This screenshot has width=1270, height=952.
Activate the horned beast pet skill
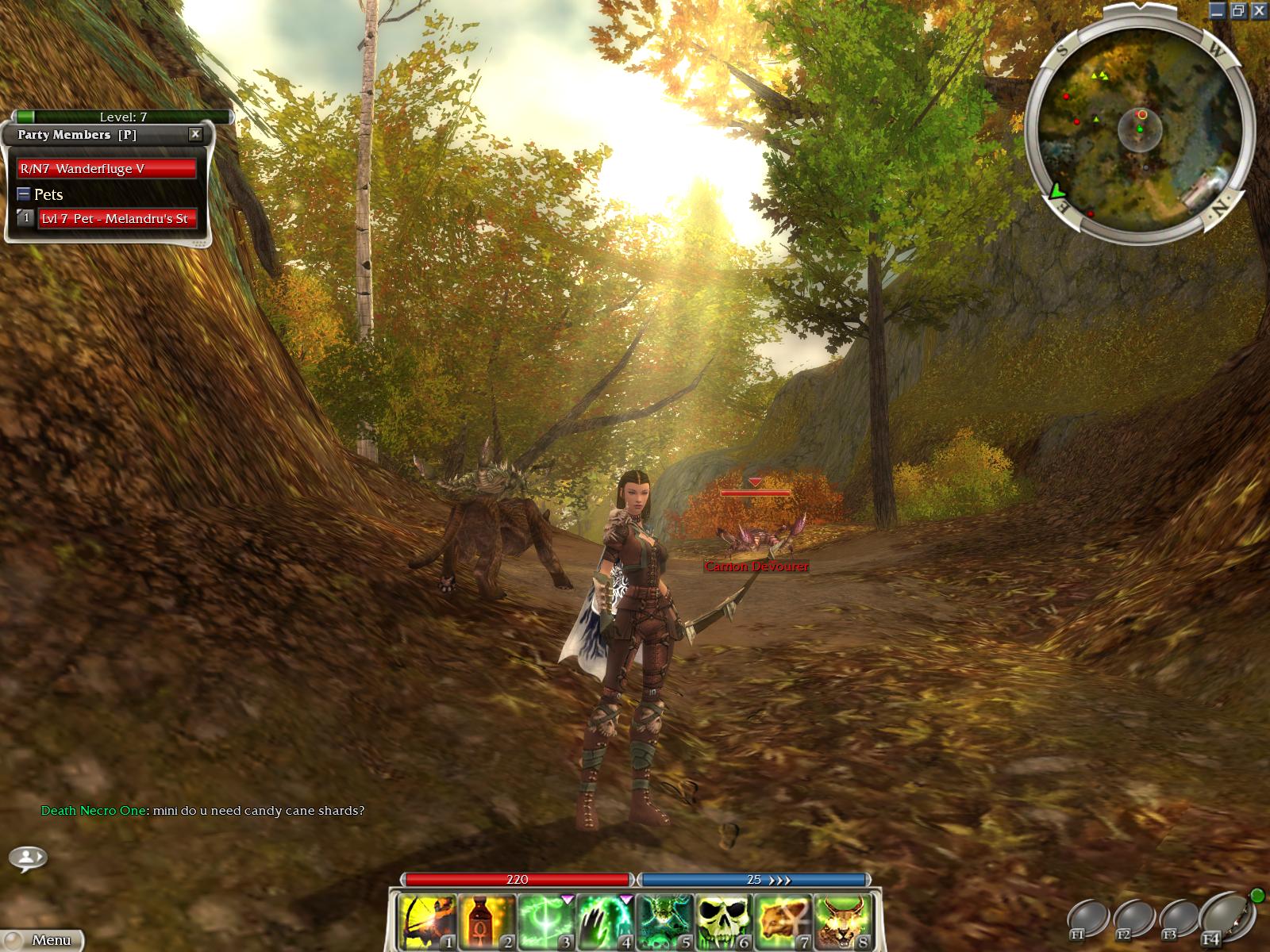tap(842, 922)
